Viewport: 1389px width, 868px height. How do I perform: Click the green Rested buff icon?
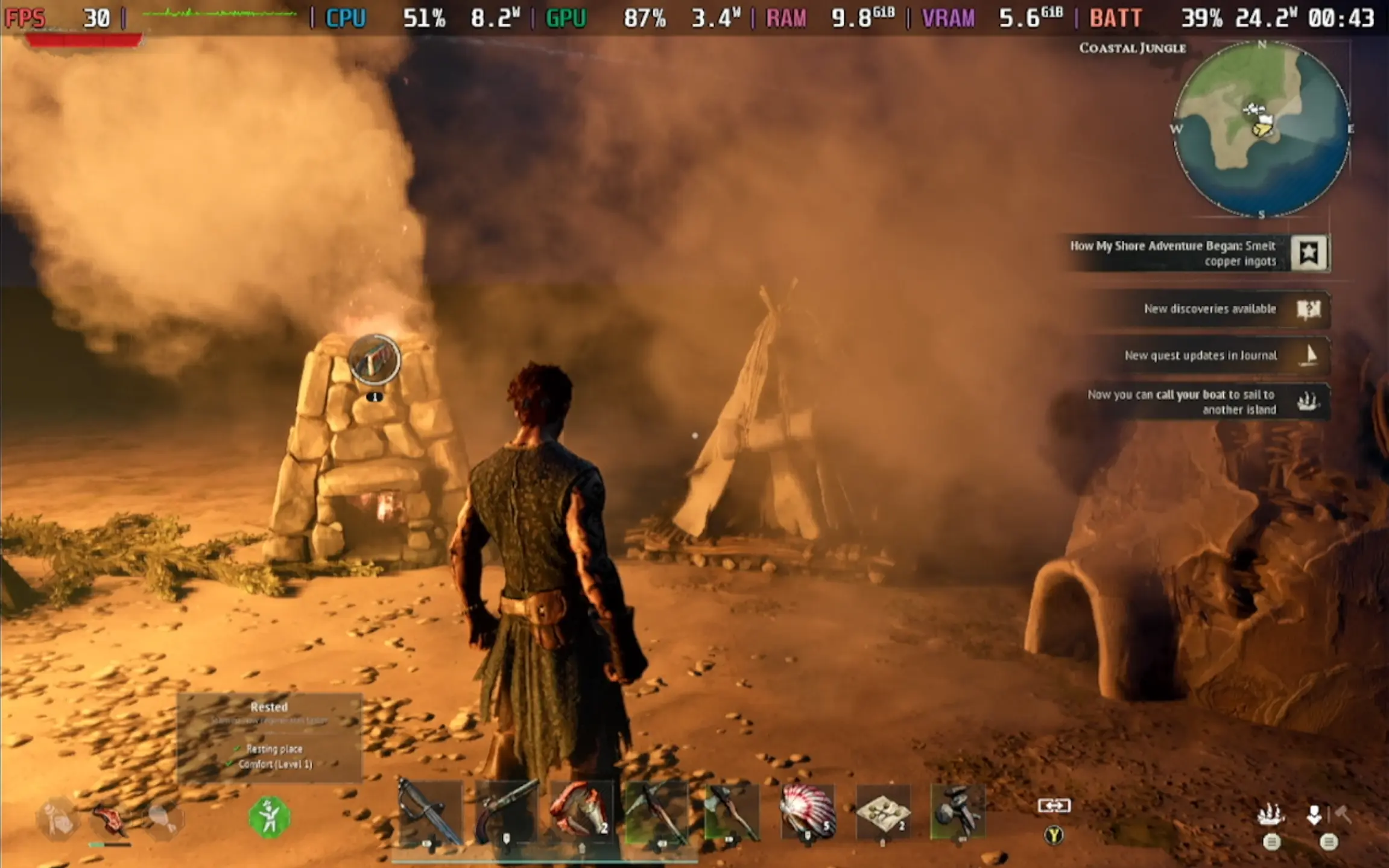click(269, 817)
